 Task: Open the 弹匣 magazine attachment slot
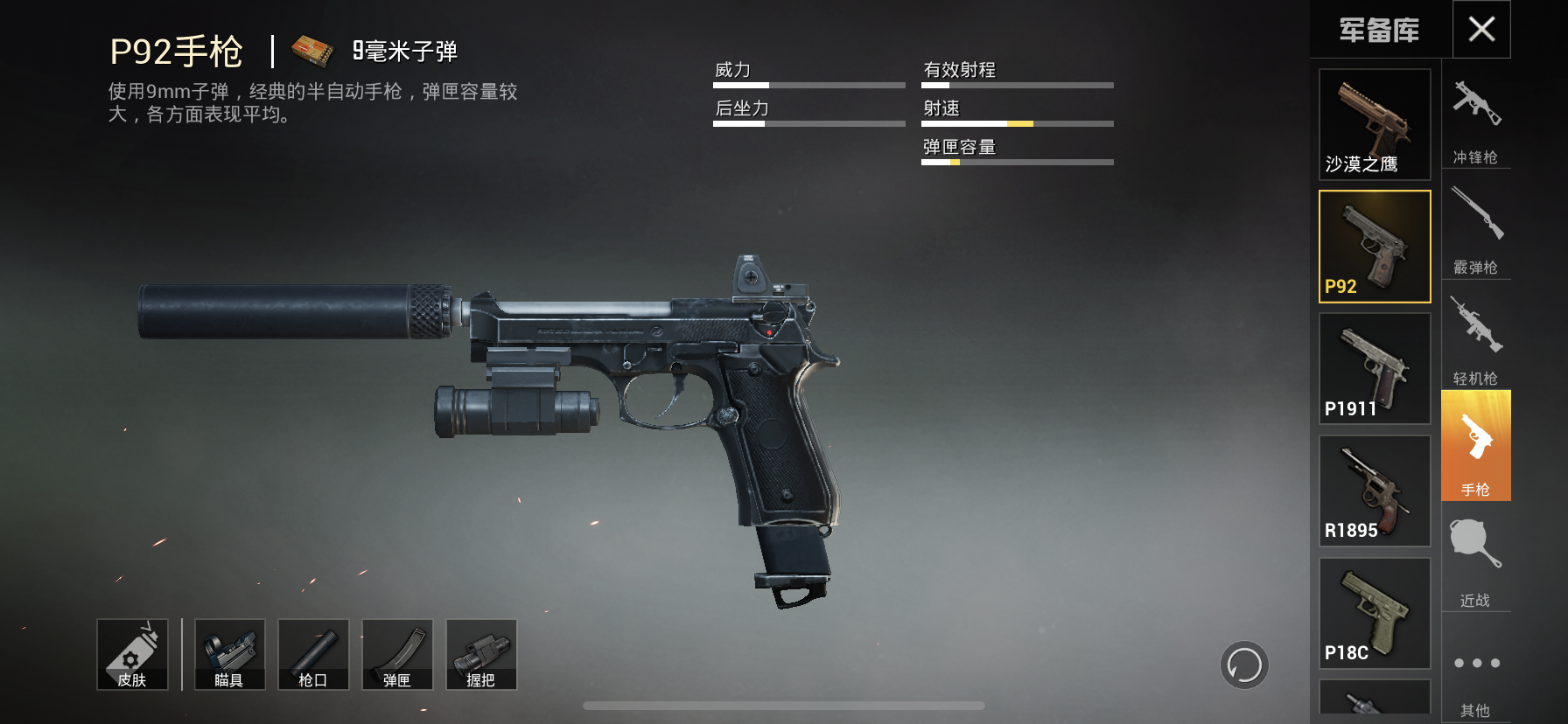pyautogui.click(x=397, y=654)
